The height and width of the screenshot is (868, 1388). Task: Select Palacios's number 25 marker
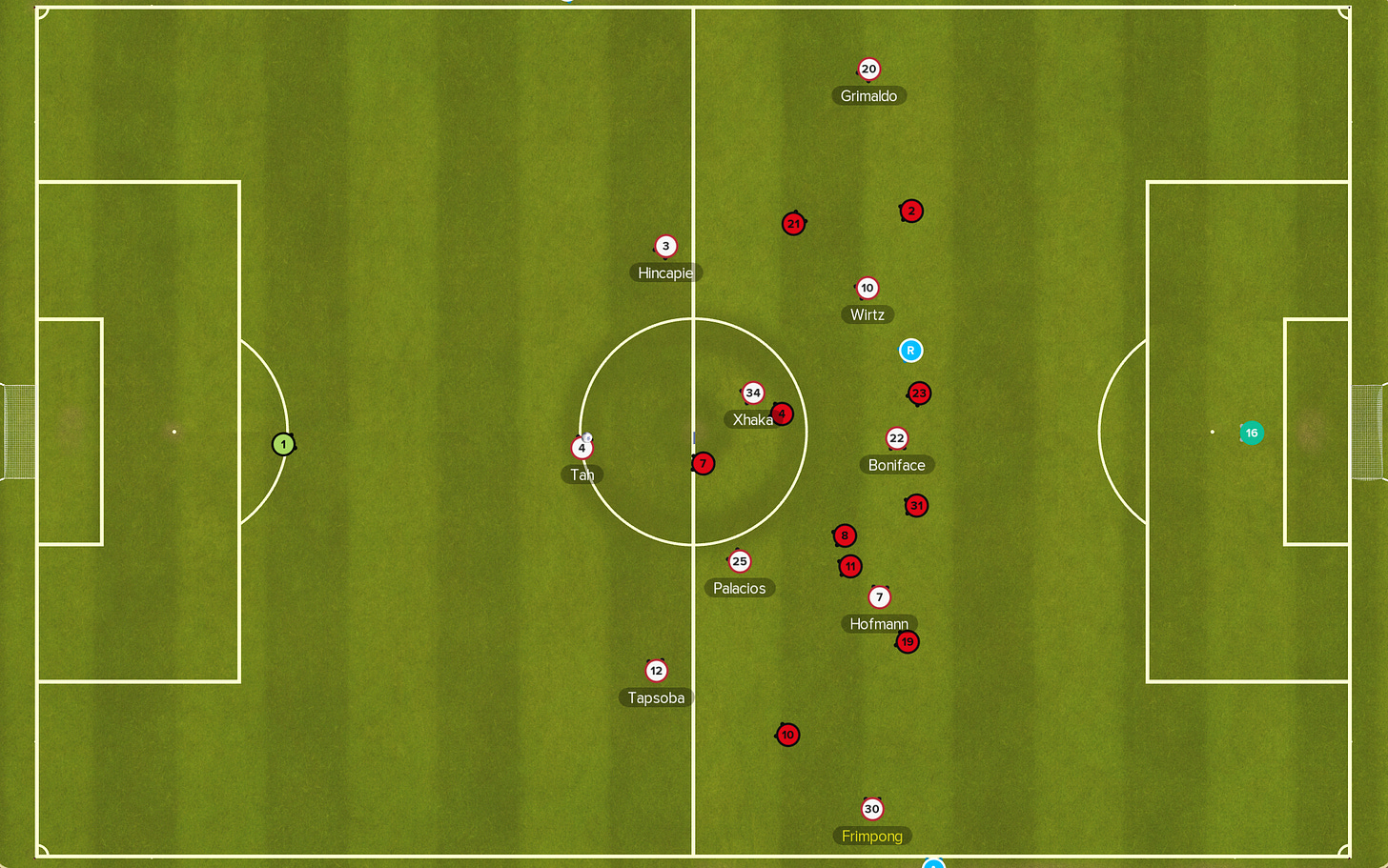[740, 561]
